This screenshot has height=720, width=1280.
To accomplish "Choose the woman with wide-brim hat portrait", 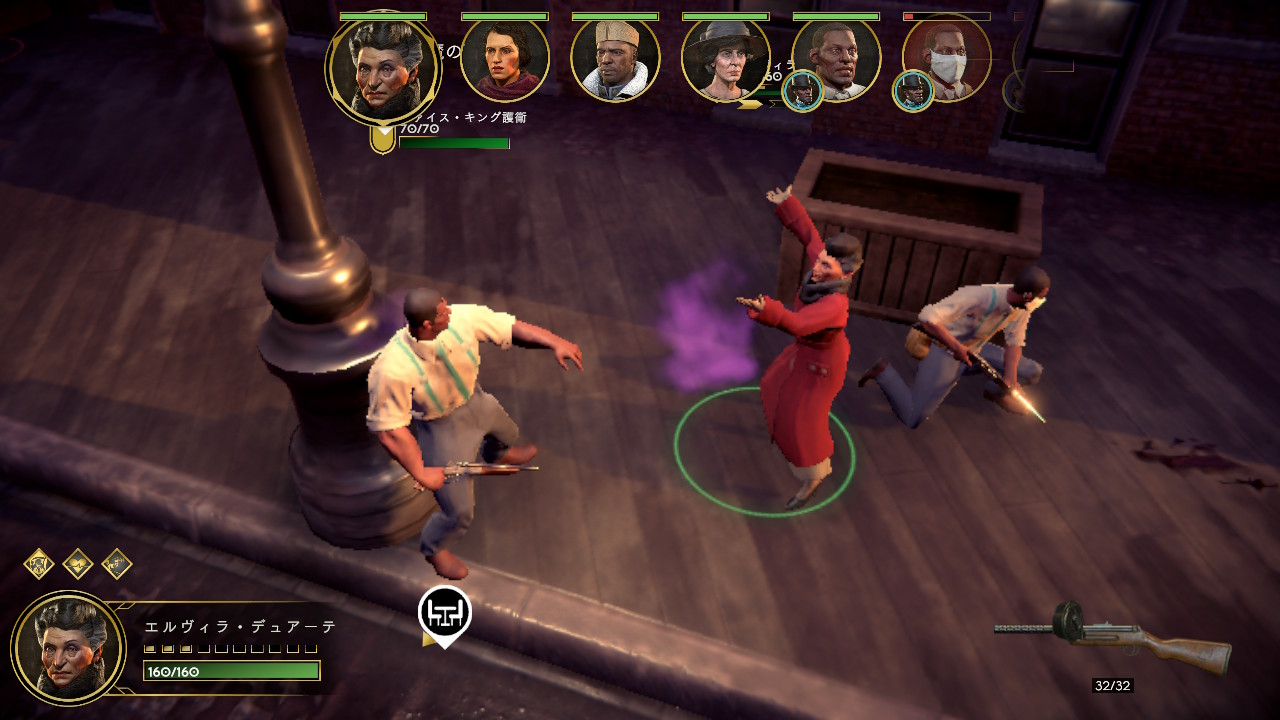I will pyautogui.click(x=725, y=59).
